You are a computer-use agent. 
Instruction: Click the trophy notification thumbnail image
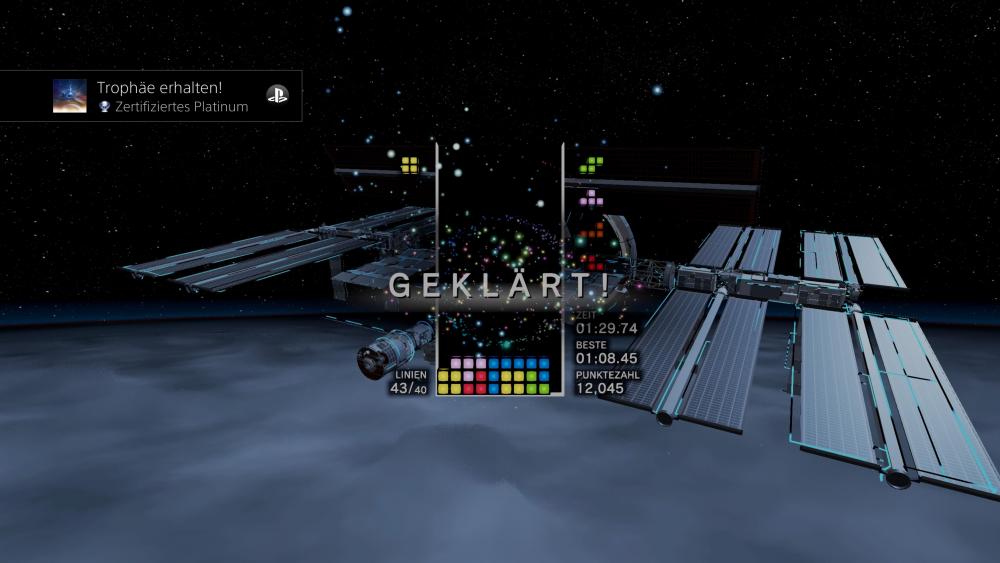point(70,96)
